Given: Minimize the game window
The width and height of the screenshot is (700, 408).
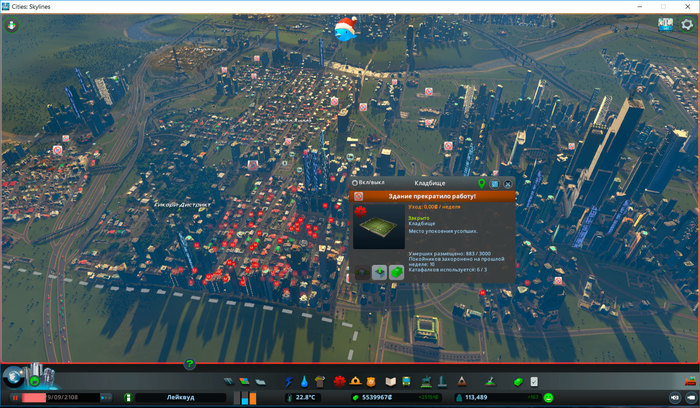Looking at the screenshot, I should pos(636,6).
